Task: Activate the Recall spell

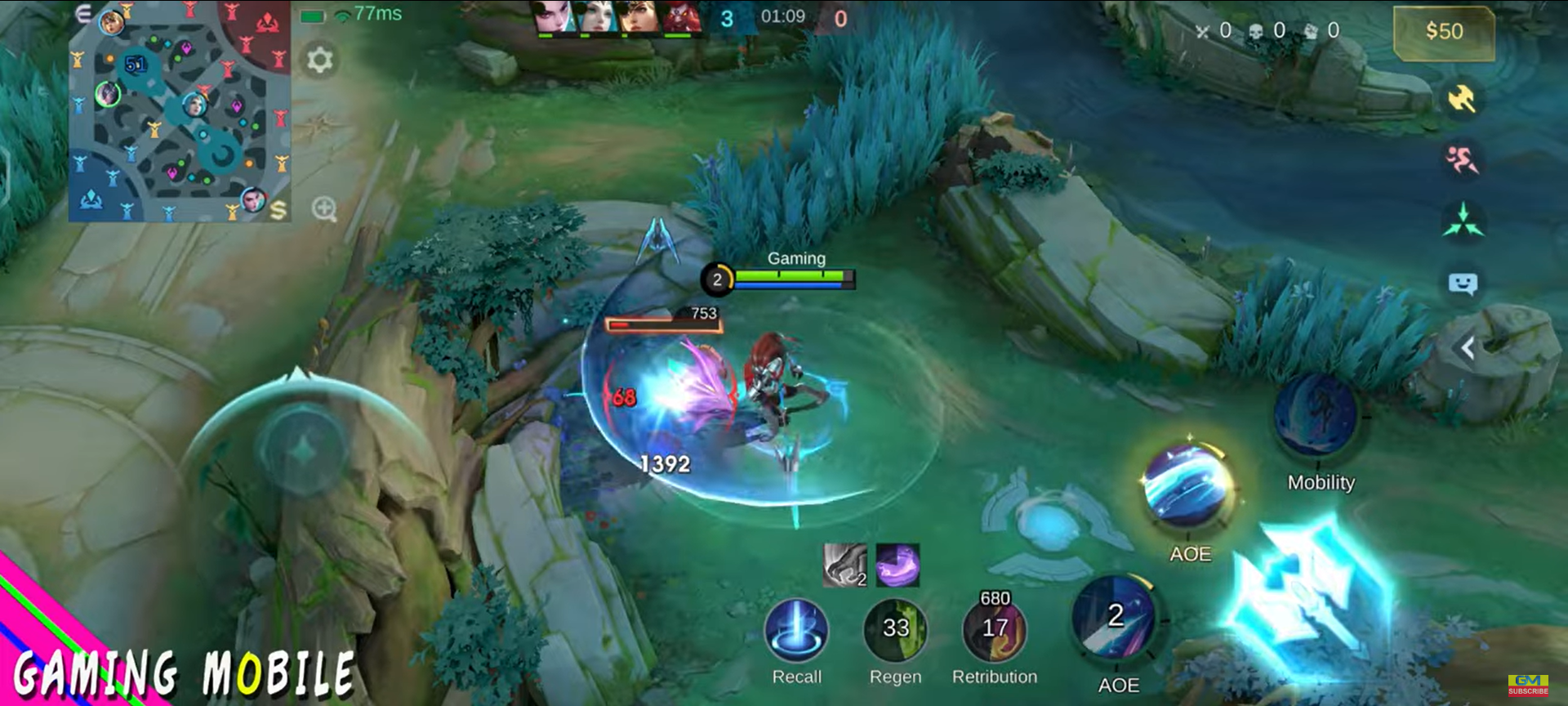Action: pos(796,630)
